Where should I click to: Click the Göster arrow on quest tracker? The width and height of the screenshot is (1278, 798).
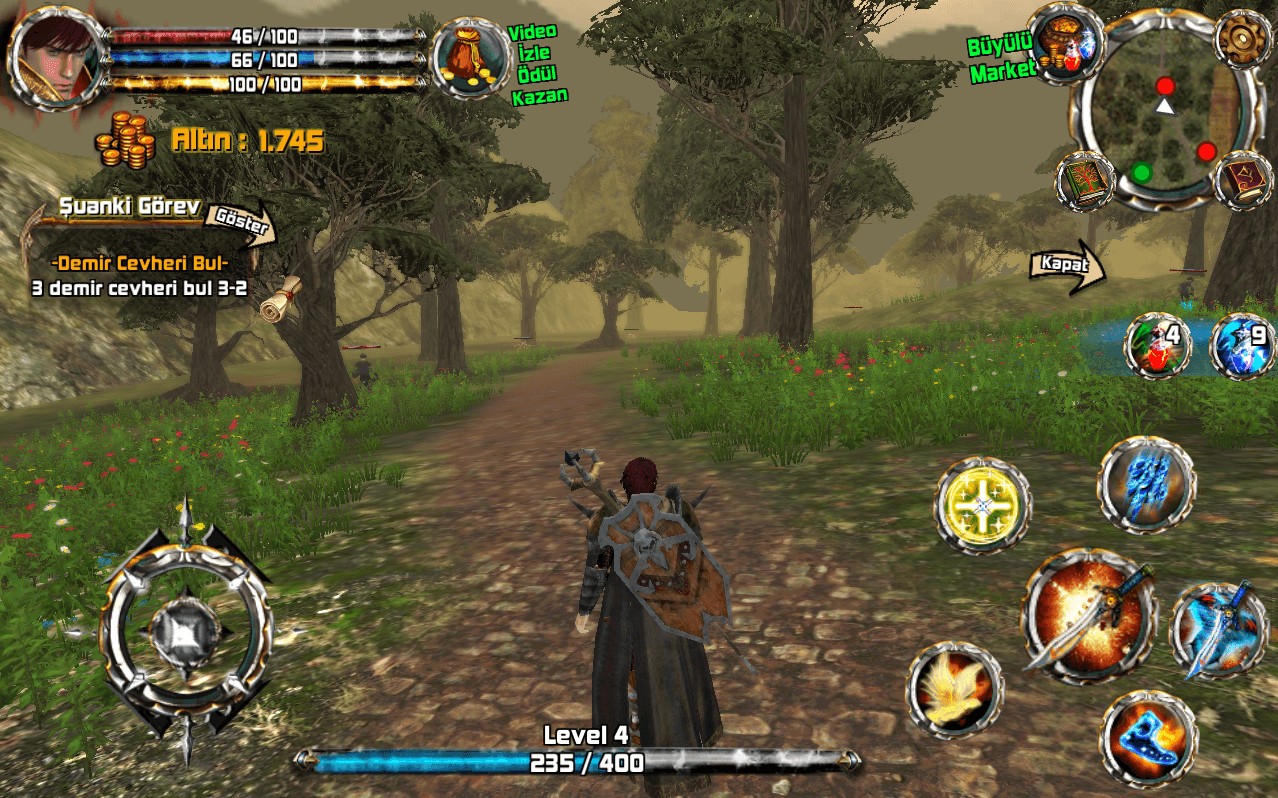(x=242, y=223)
